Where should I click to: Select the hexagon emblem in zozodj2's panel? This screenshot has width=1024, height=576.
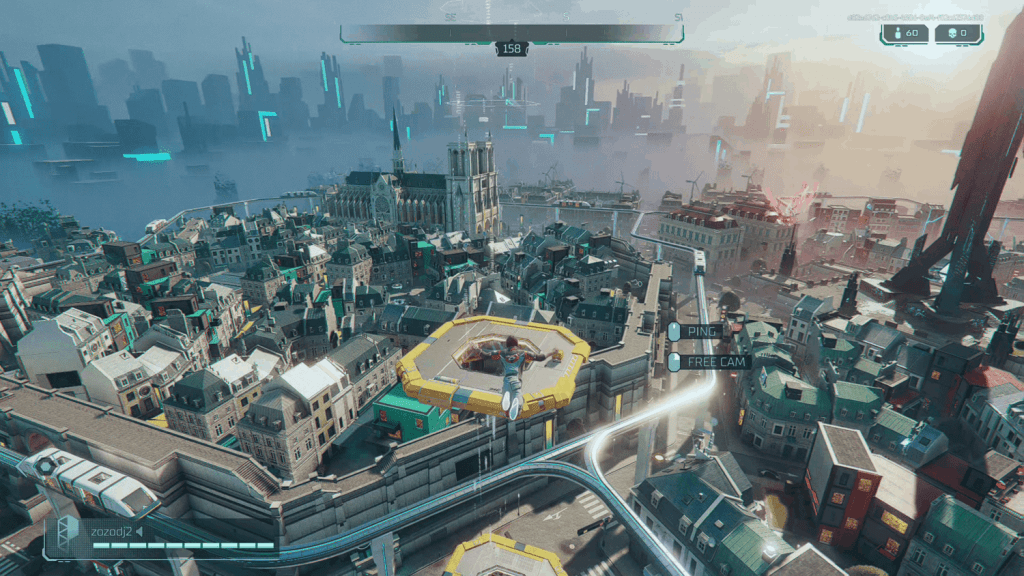point(70,534)
